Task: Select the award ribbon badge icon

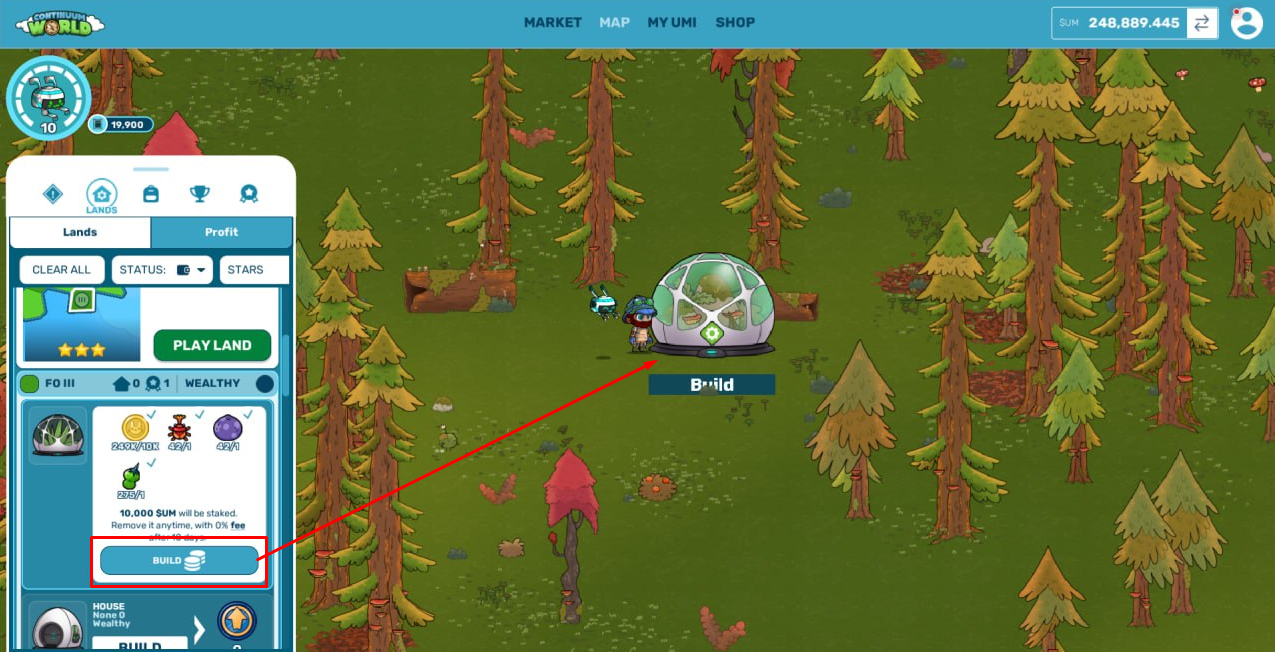Action: [x=249, y=194]
